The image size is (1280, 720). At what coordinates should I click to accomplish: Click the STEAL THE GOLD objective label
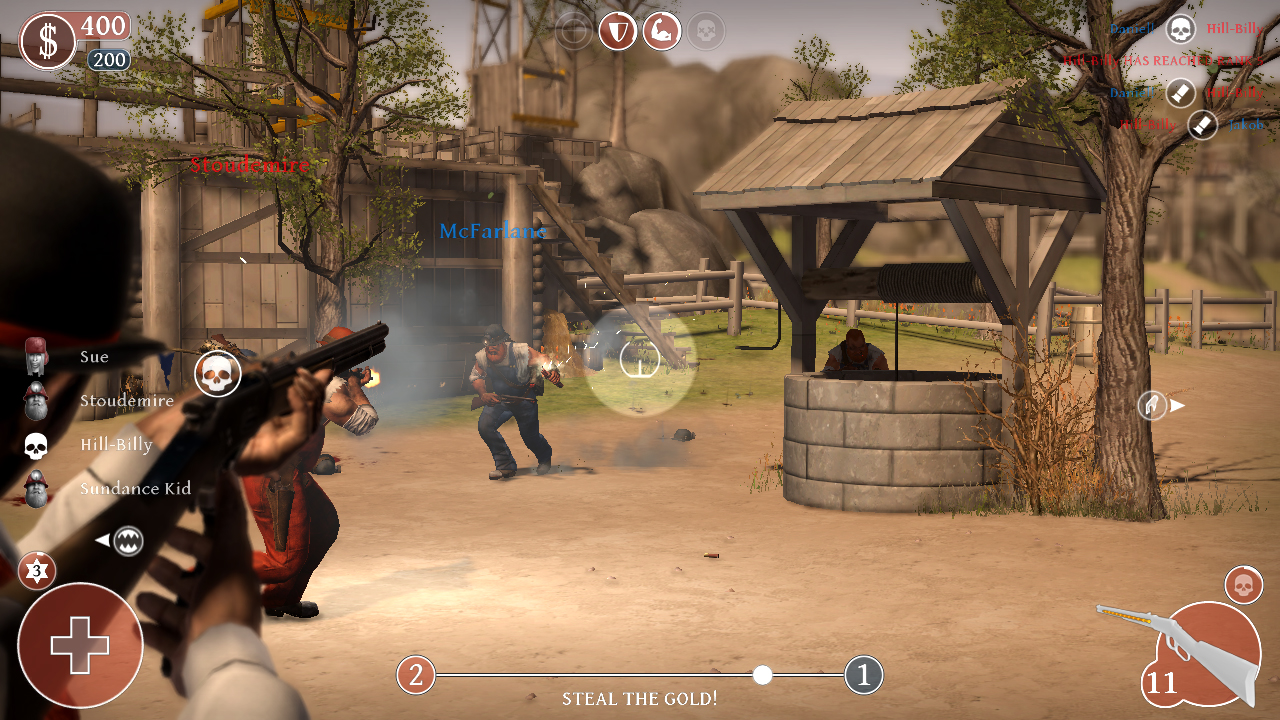(x=638, y=699)
